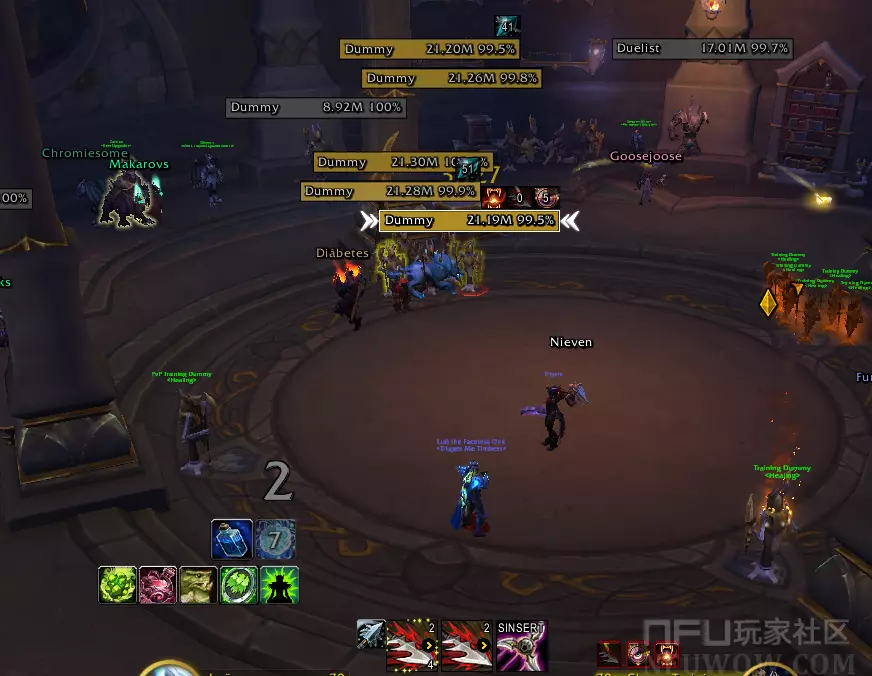Click the green glowing cluster buff icon
The height and width of the screenshot is (676, 872).
point(118,585)
